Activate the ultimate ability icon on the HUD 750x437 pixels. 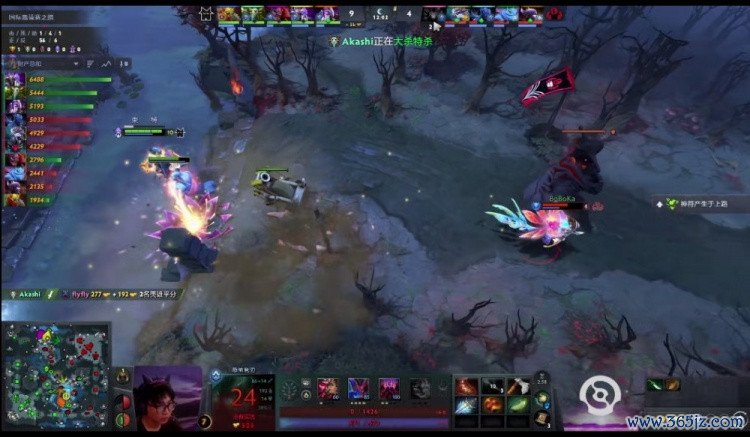coord(419,389)
